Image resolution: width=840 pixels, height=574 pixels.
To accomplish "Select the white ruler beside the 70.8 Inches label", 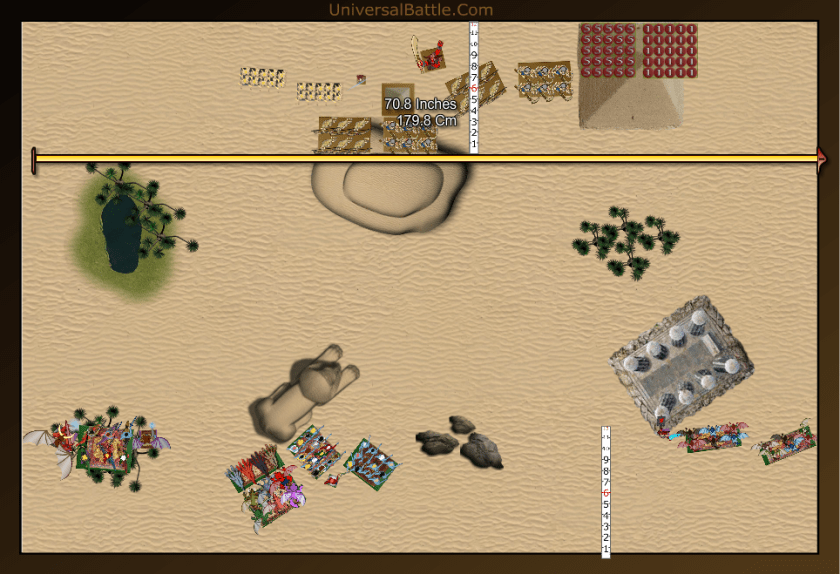I will point(474,90).
